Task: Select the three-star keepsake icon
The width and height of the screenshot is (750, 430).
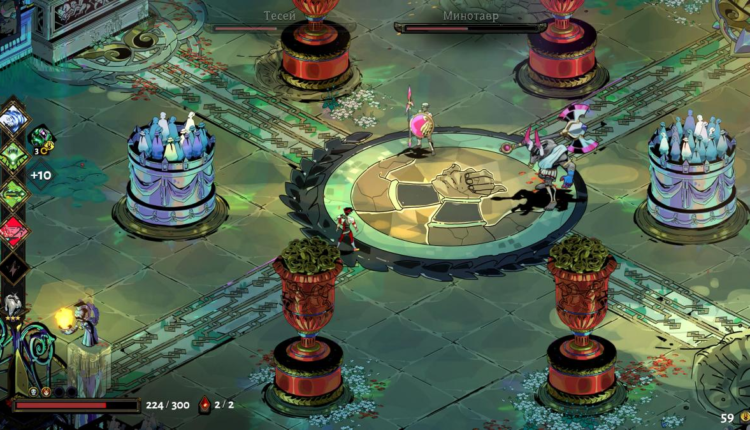Action: coord(13,305)
